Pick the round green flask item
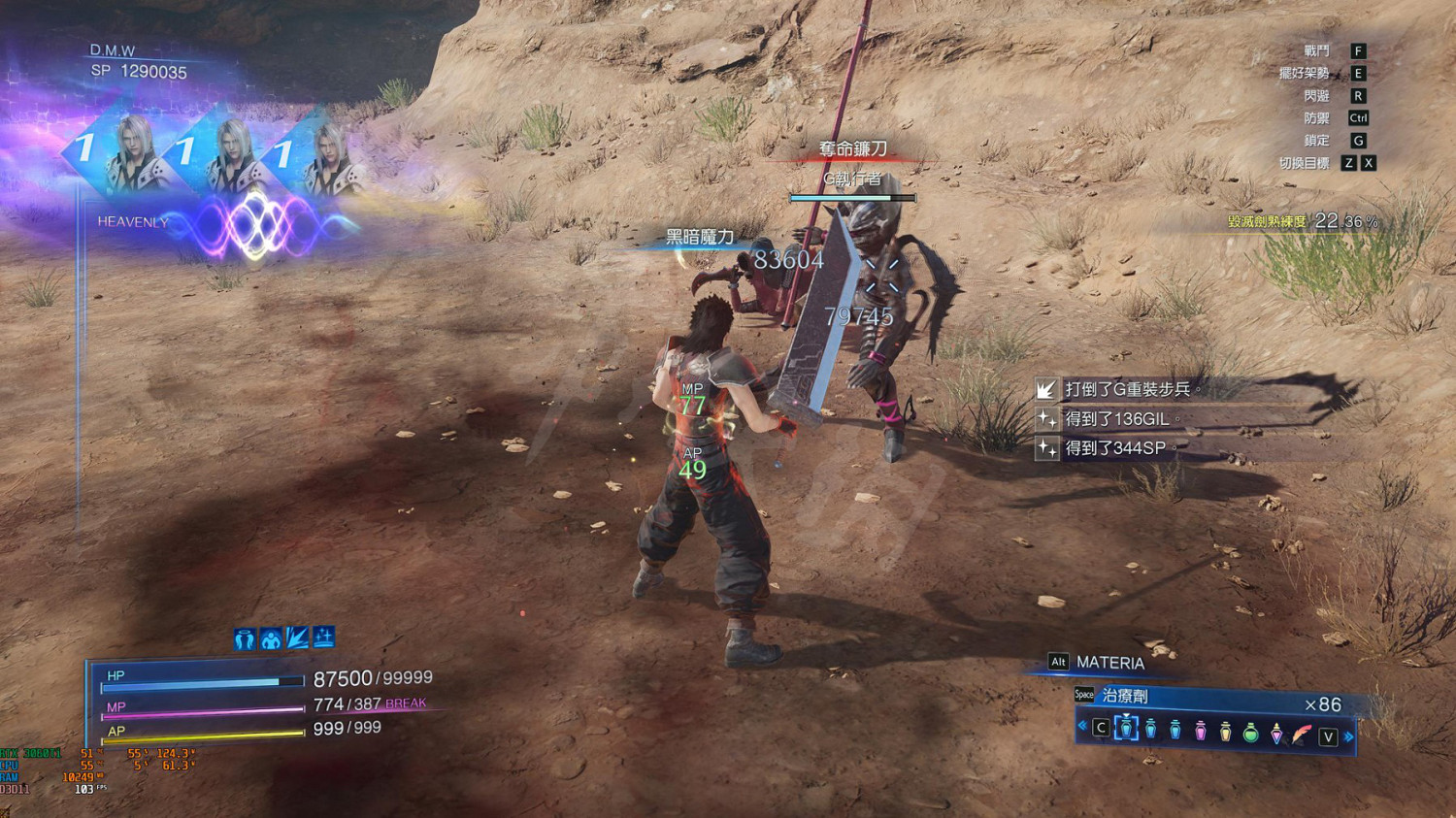Image resolution: width=1456 pixels, height=818 pixels. coord(1251,731)
